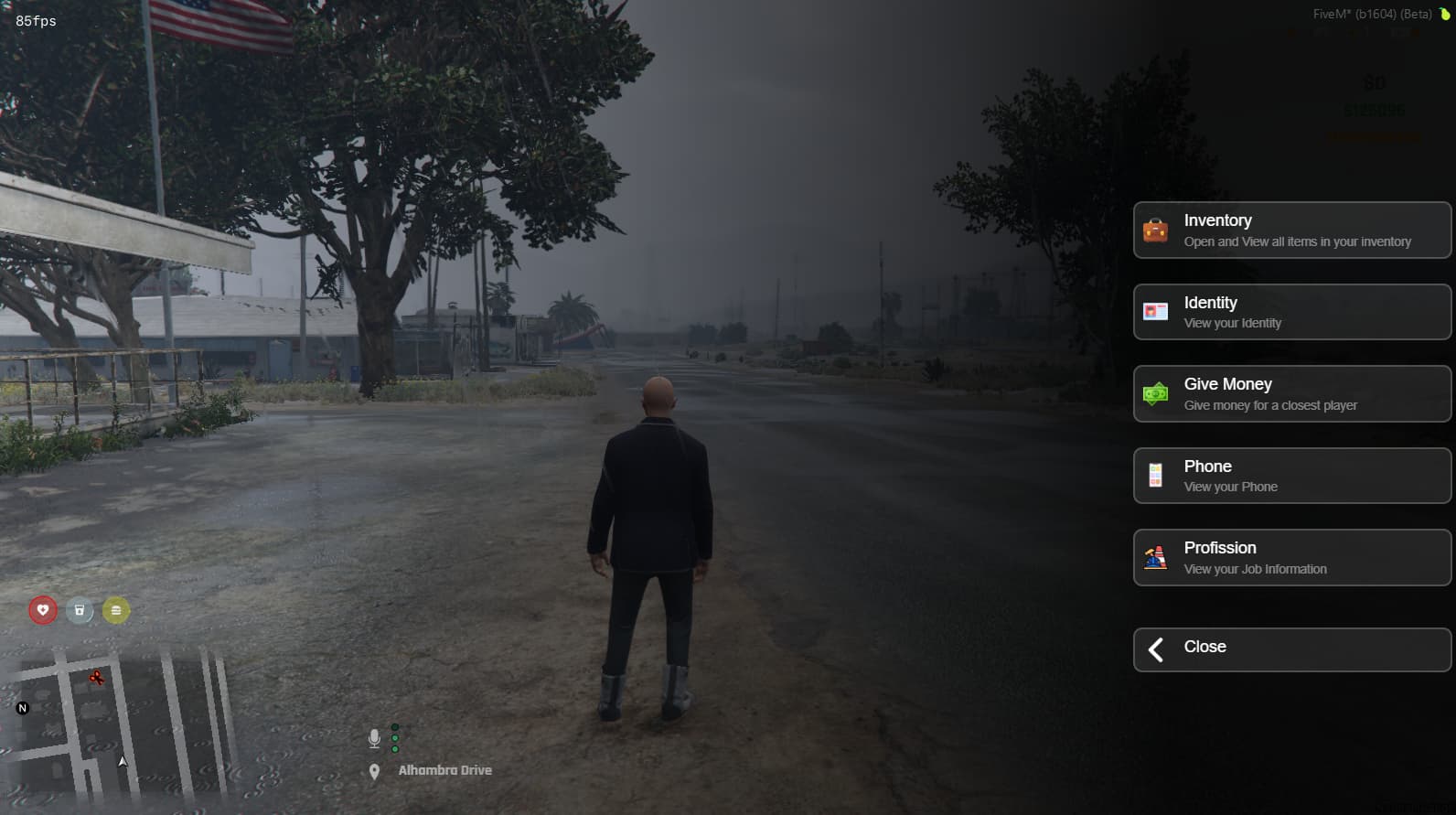Mute the microphone voice indicator
Viewport: 1456px width, 815px height.
click(x=374, y=736)
